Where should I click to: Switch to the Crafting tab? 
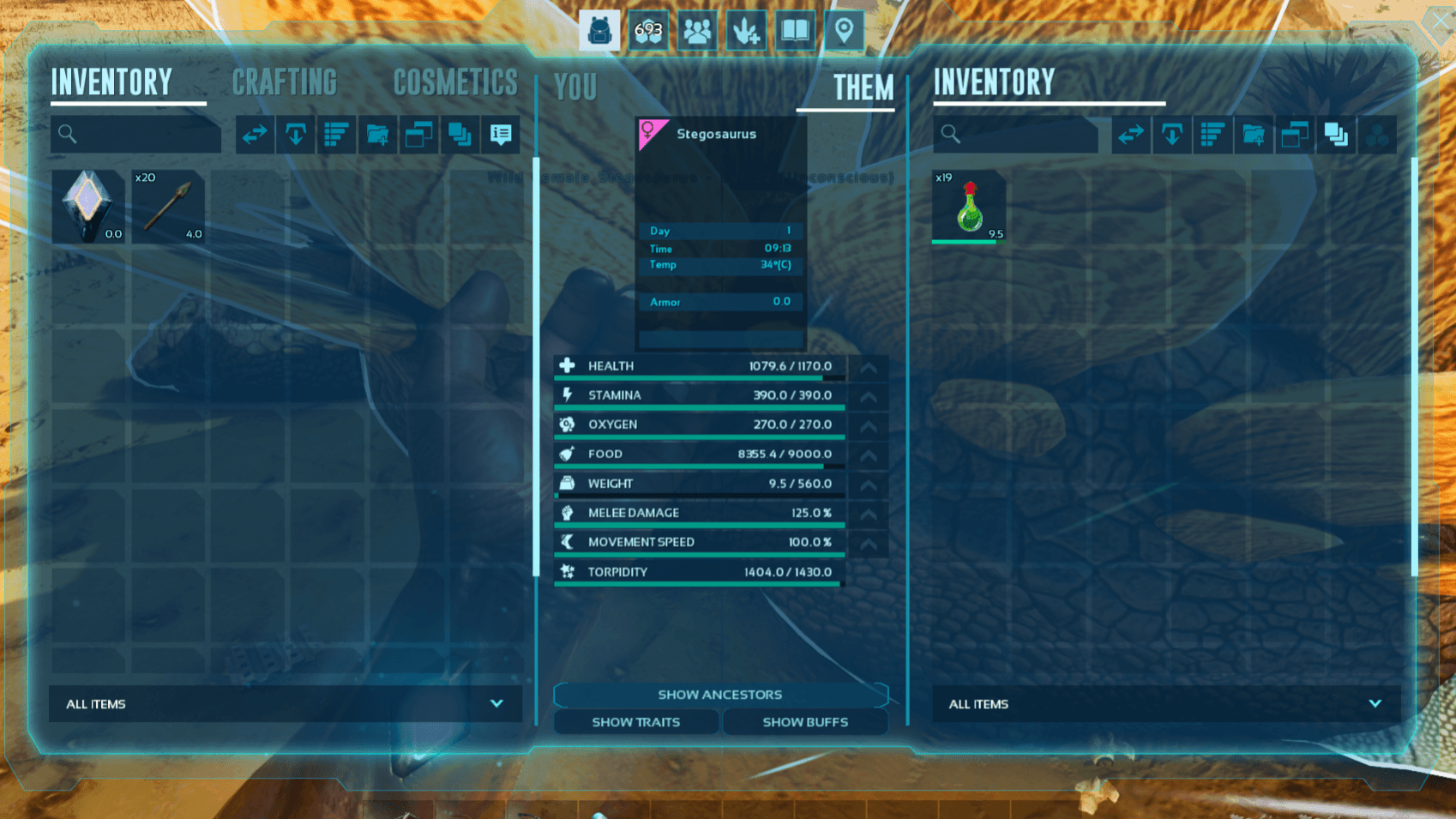(x=285, y=83)
